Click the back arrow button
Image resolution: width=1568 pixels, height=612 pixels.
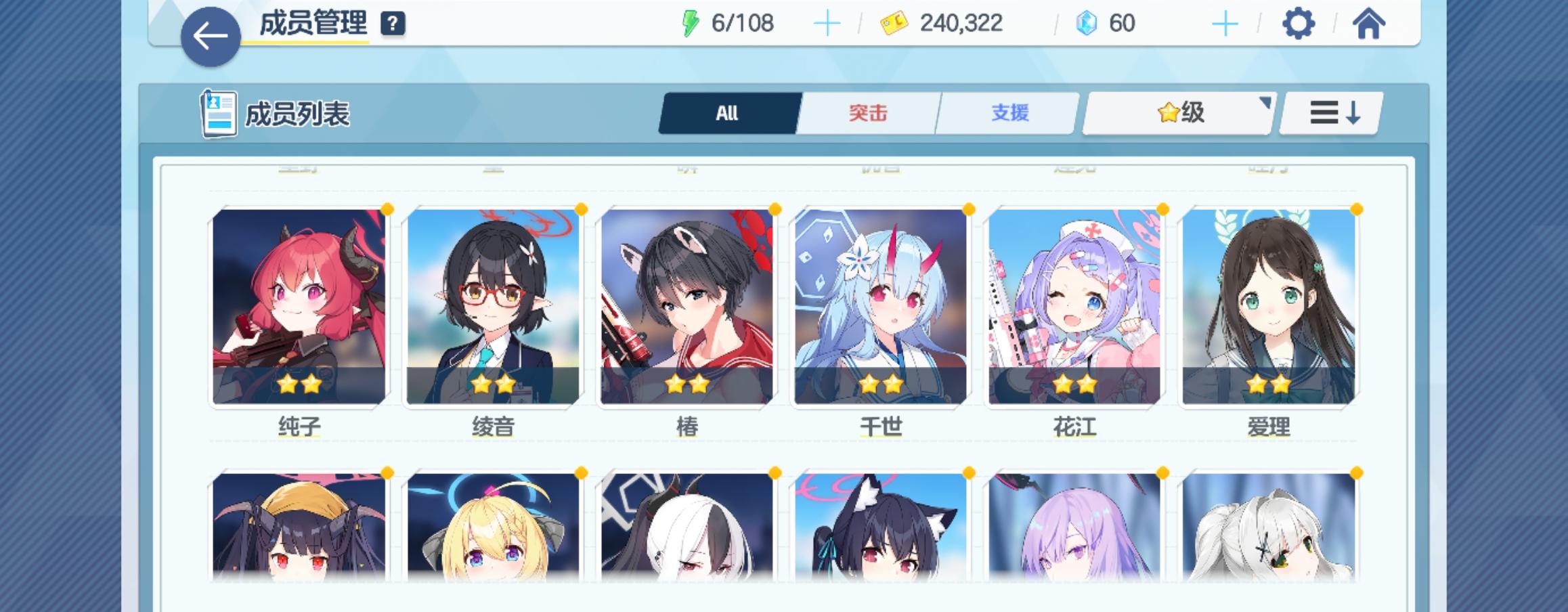pyautogui.click(x=209, y=33)
